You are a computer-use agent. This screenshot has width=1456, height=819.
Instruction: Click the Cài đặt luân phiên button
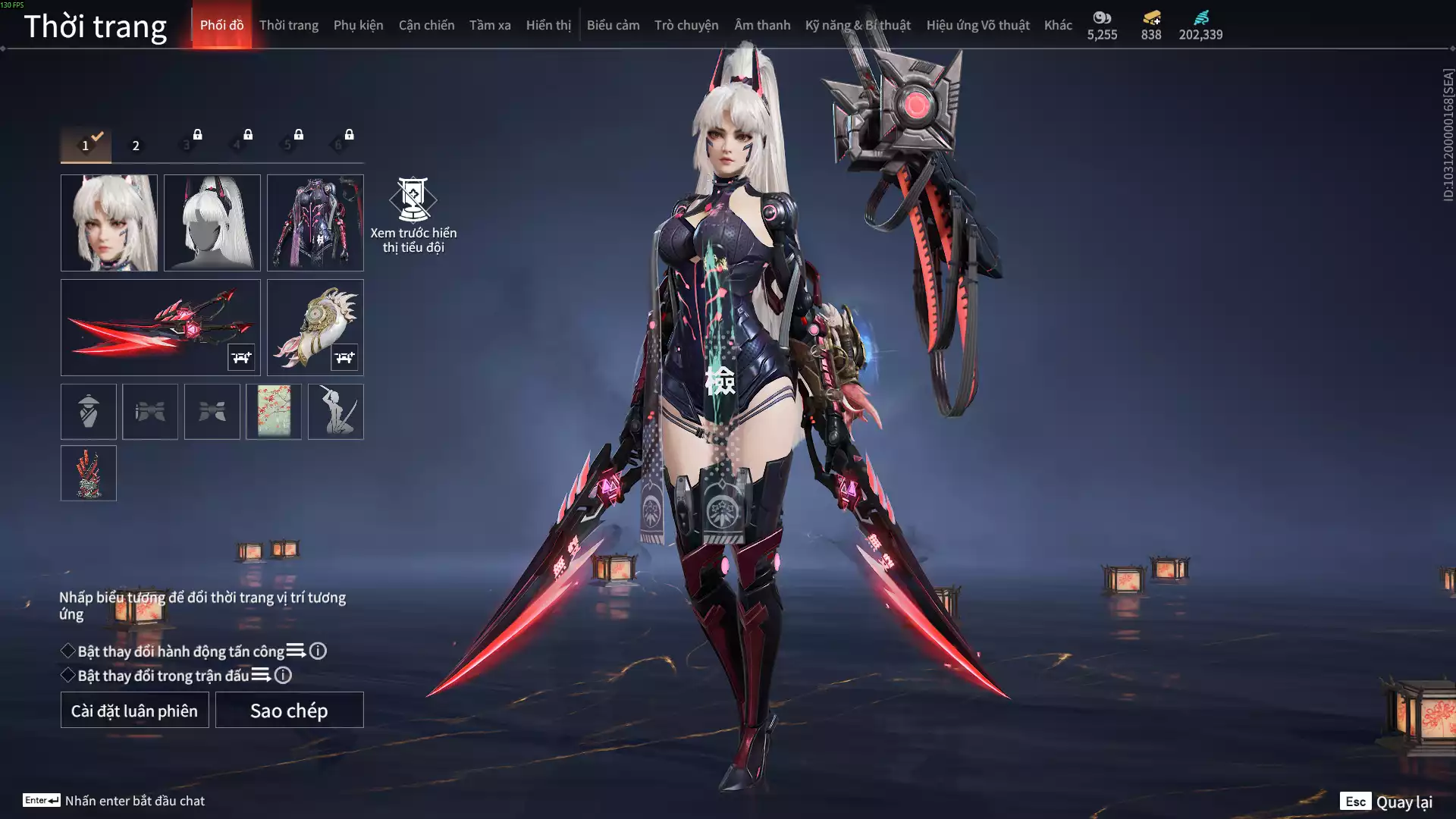tap(135, 711)
